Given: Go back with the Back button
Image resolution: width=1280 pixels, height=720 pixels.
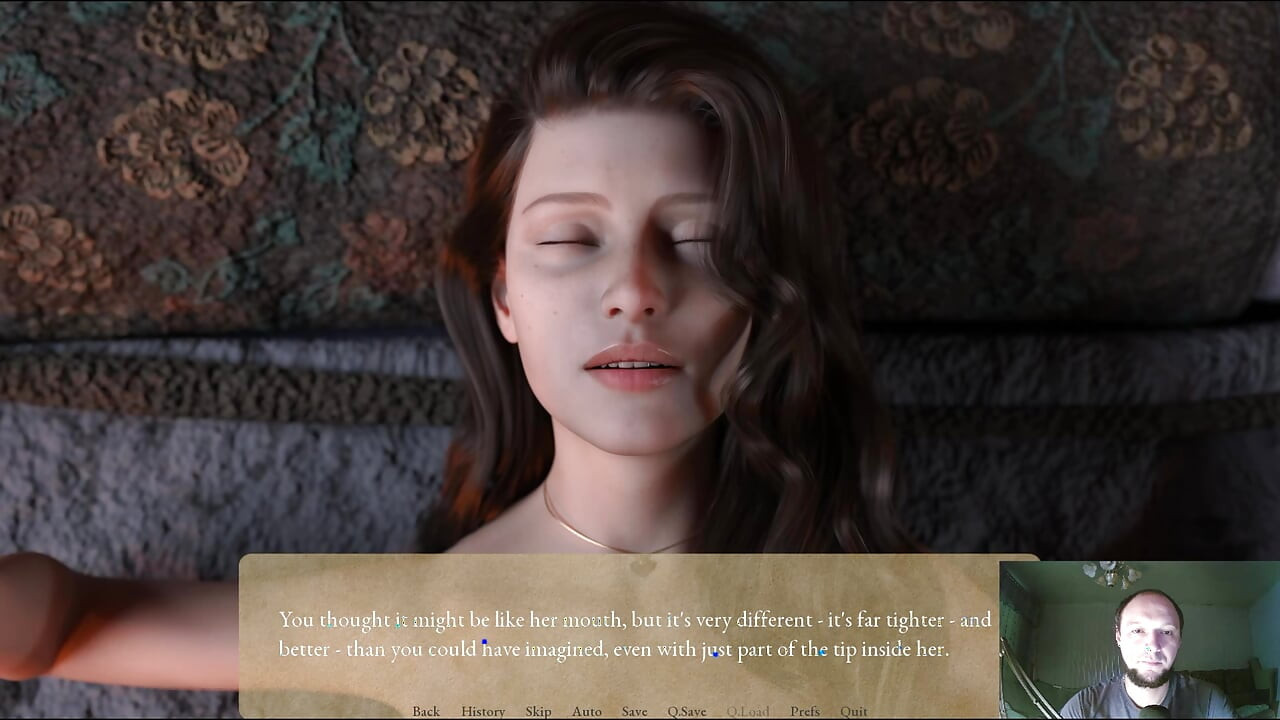Looking at the screenshot, I should [426, 711].
